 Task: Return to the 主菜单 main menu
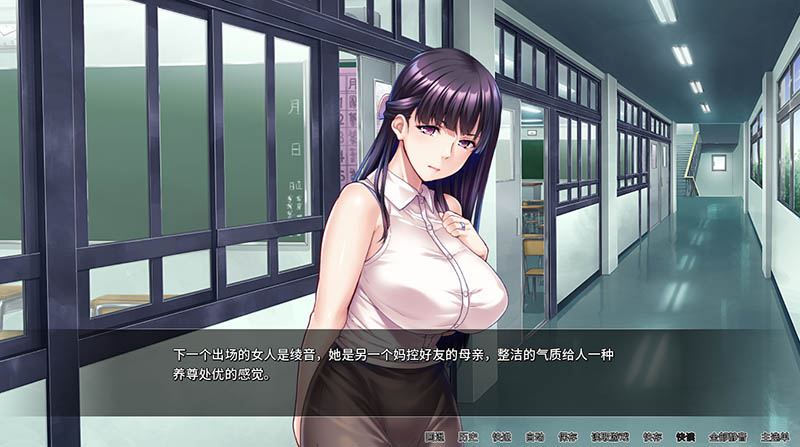point(773,437)
